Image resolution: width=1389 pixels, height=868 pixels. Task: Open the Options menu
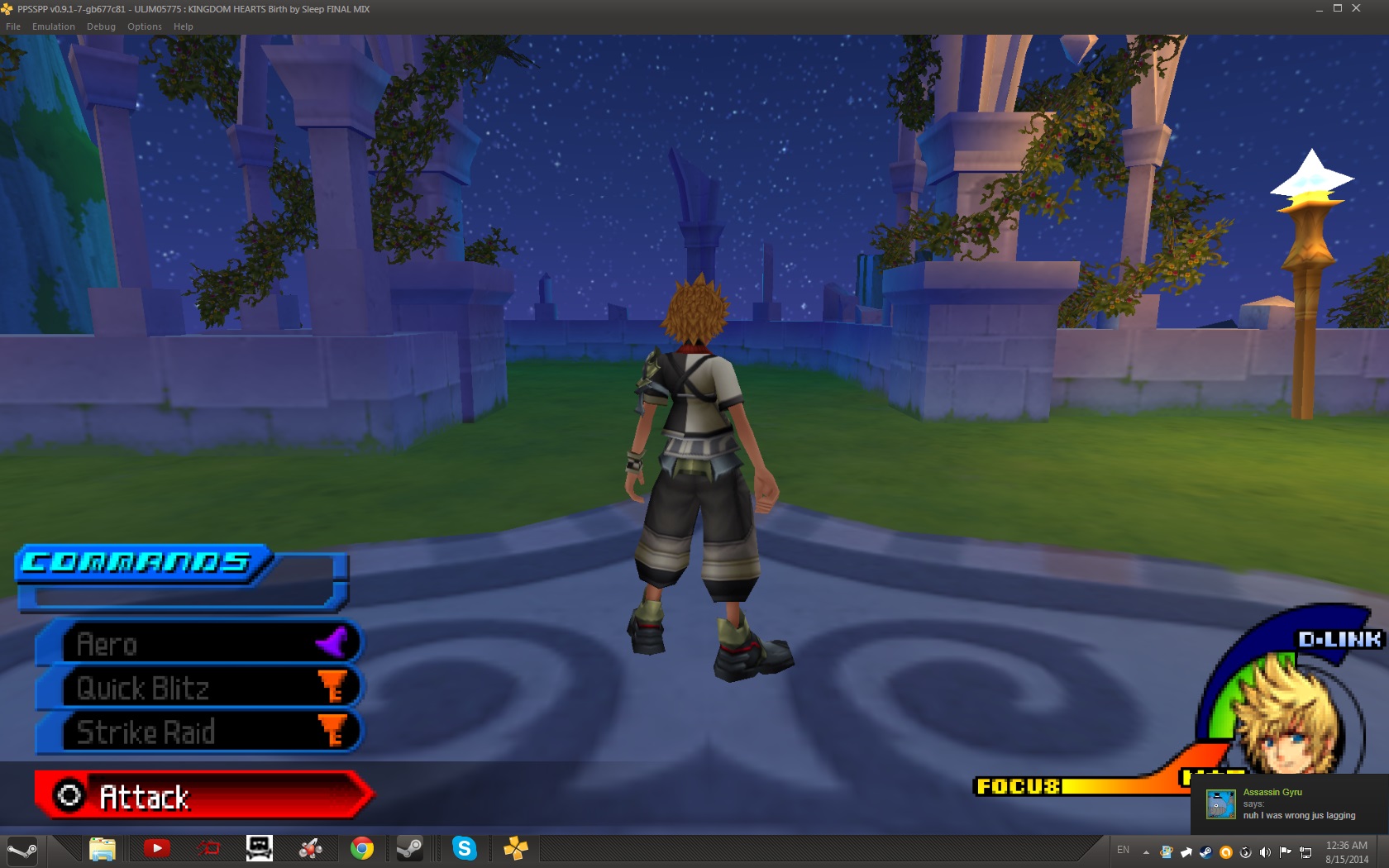145,26
